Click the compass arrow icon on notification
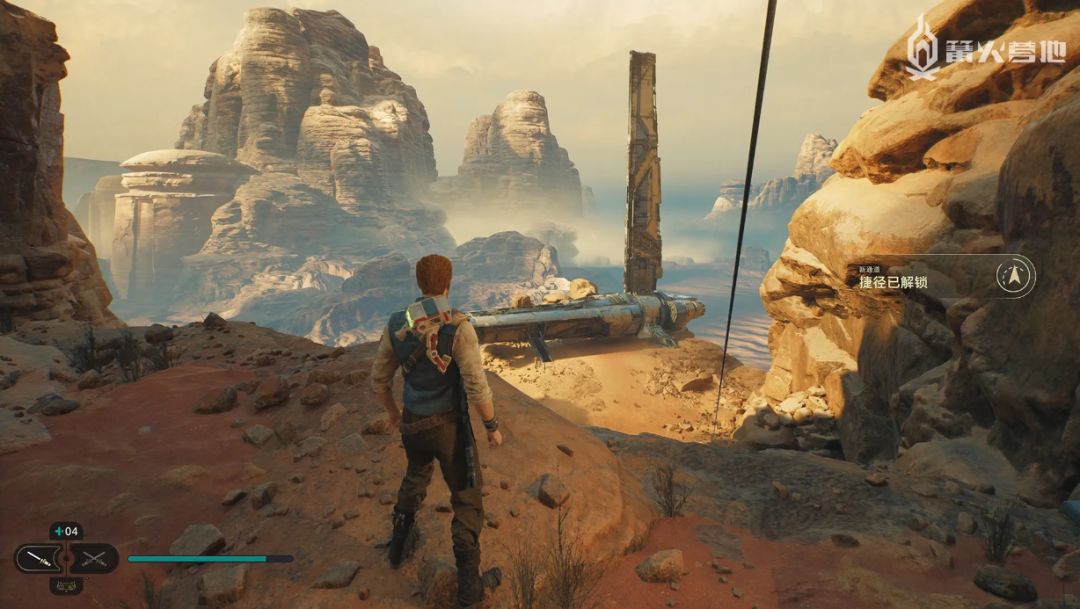This screenshot has height=609, width=1080. (x=1015, y=276)
